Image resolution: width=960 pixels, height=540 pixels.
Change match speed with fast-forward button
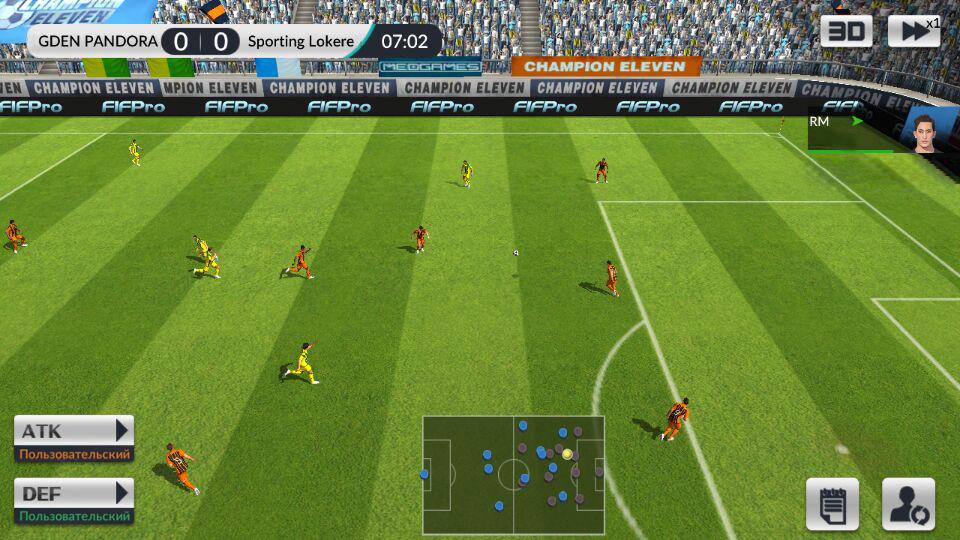(913, 31)
